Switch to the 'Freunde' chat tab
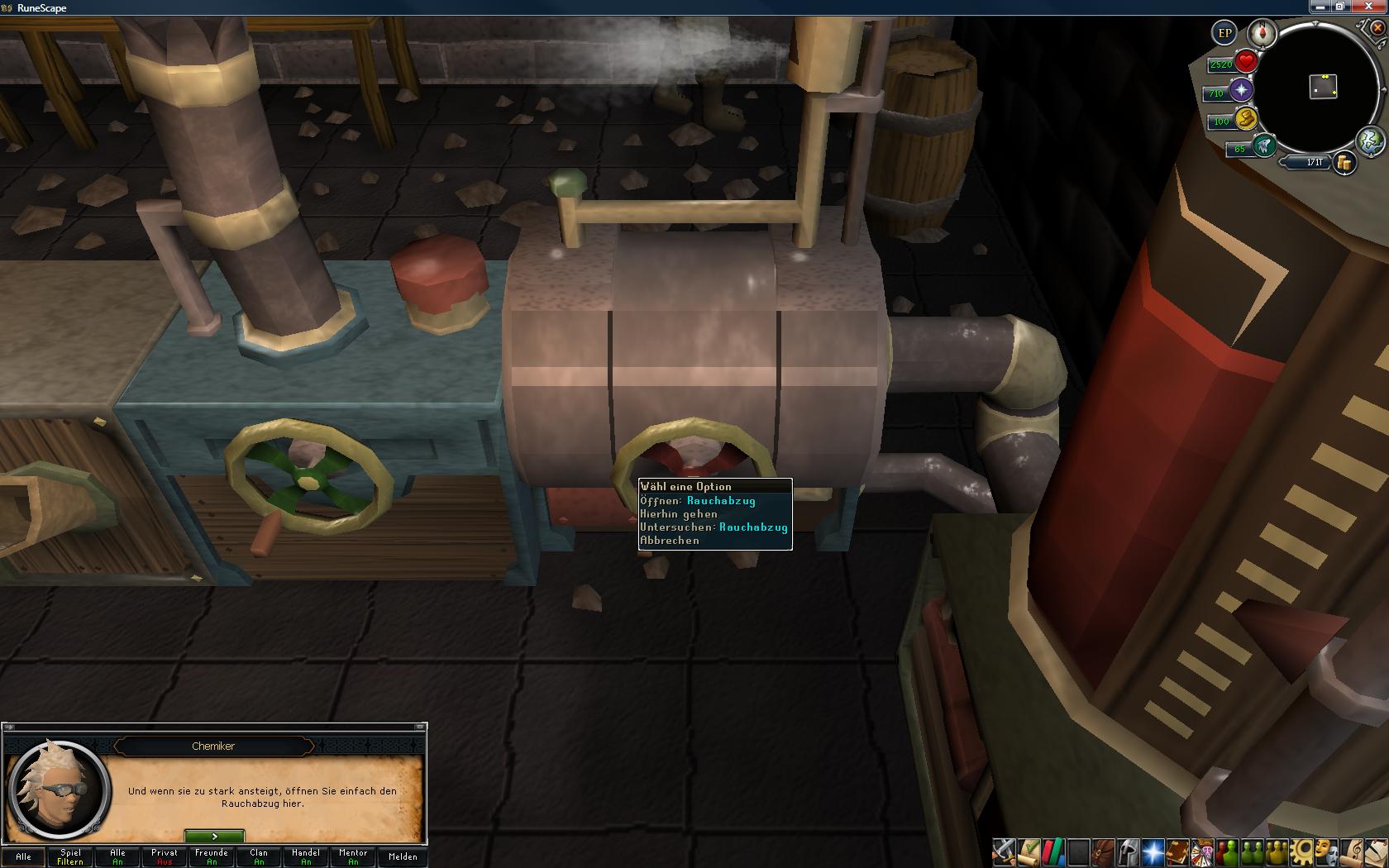This screenshot has height=868, width=1389. 212,856
